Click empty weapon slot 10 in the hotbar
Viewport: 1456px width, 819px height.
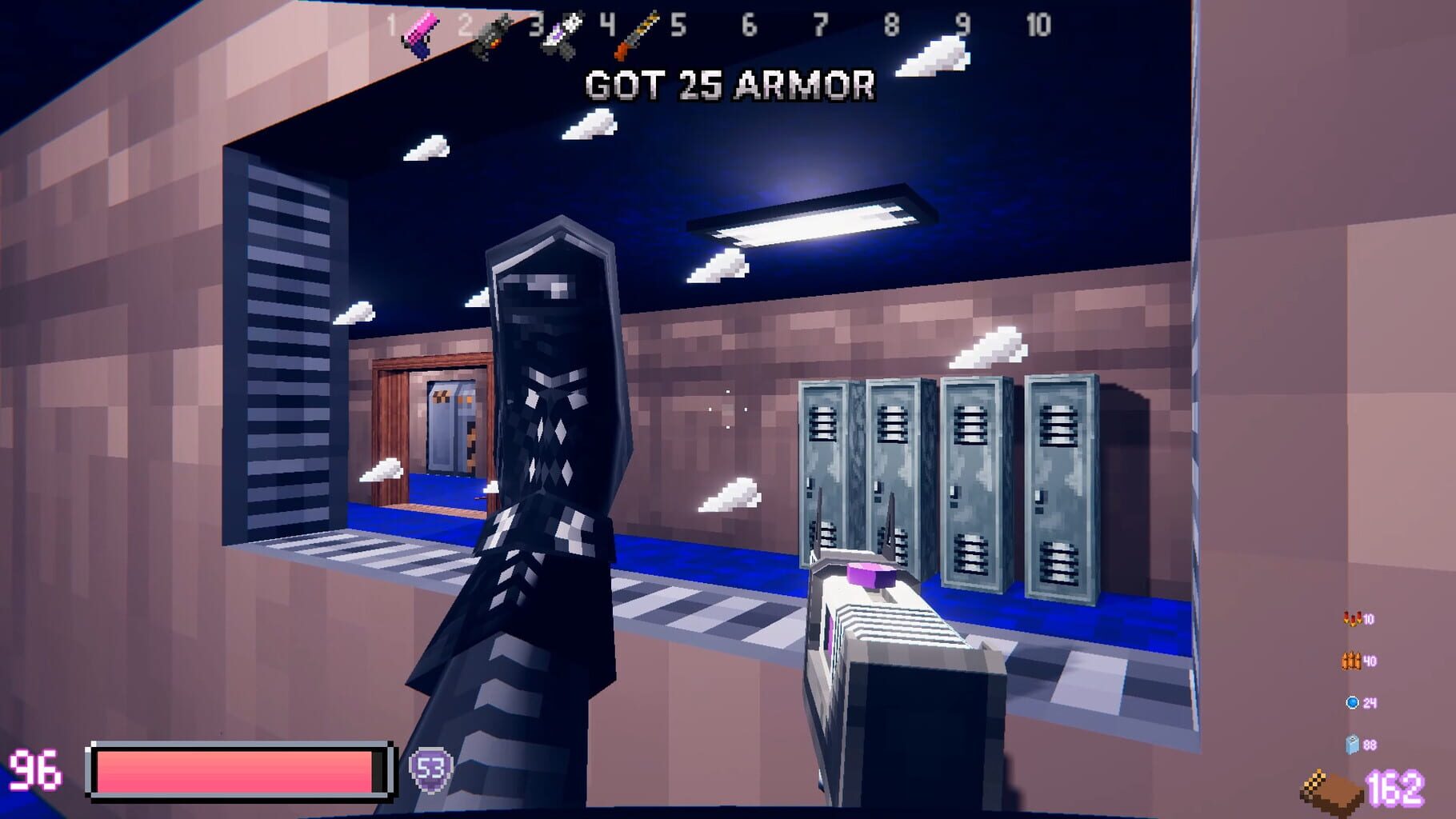[x=1036, y=26]
